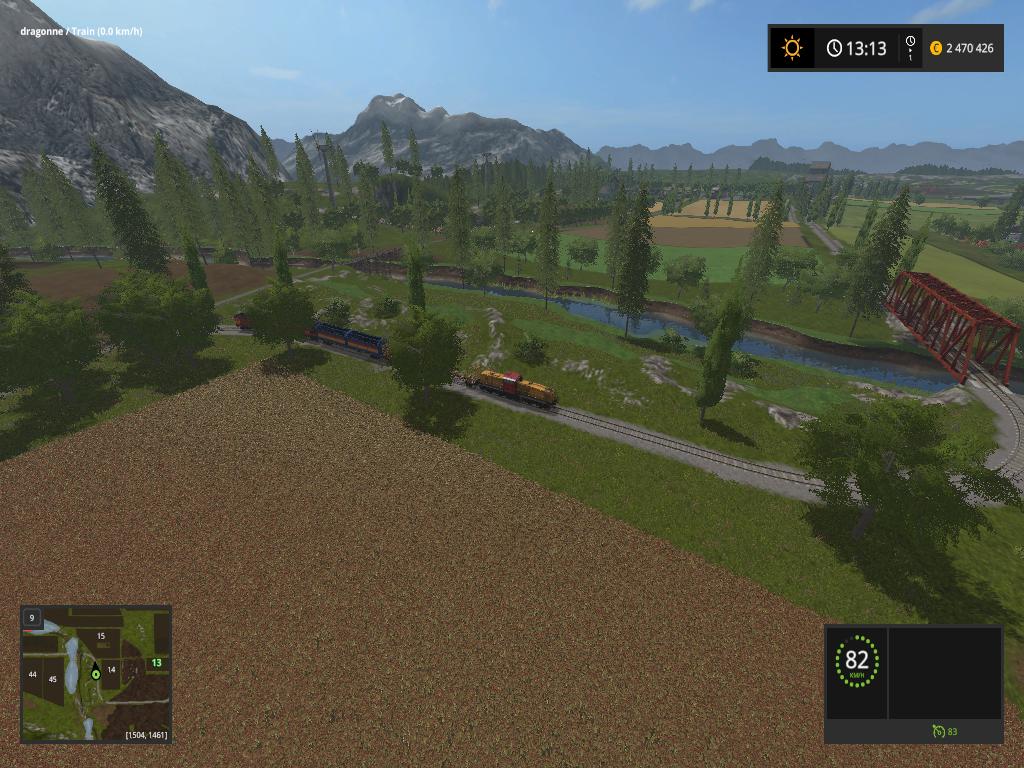Select highlighted field 13 on the minimap
This screenshot has width=1024, height=768.
(156, 662)
